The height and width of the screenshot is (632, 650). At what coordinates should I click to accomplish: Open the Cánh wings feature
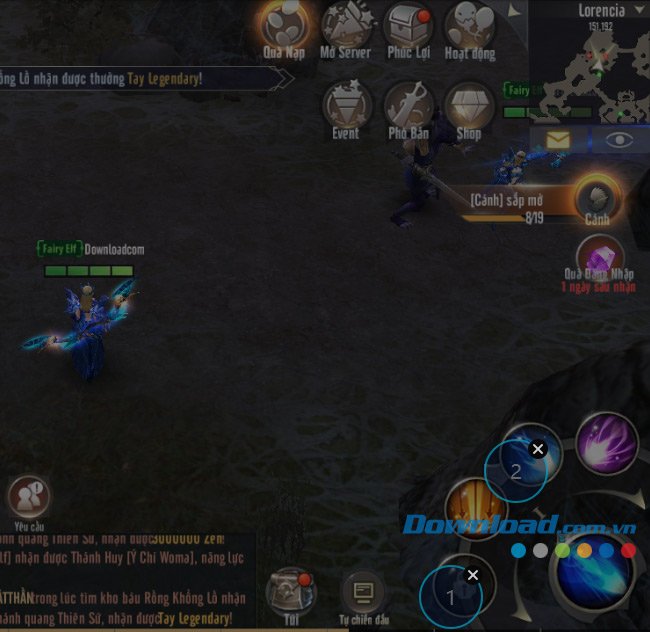(597, 195)
